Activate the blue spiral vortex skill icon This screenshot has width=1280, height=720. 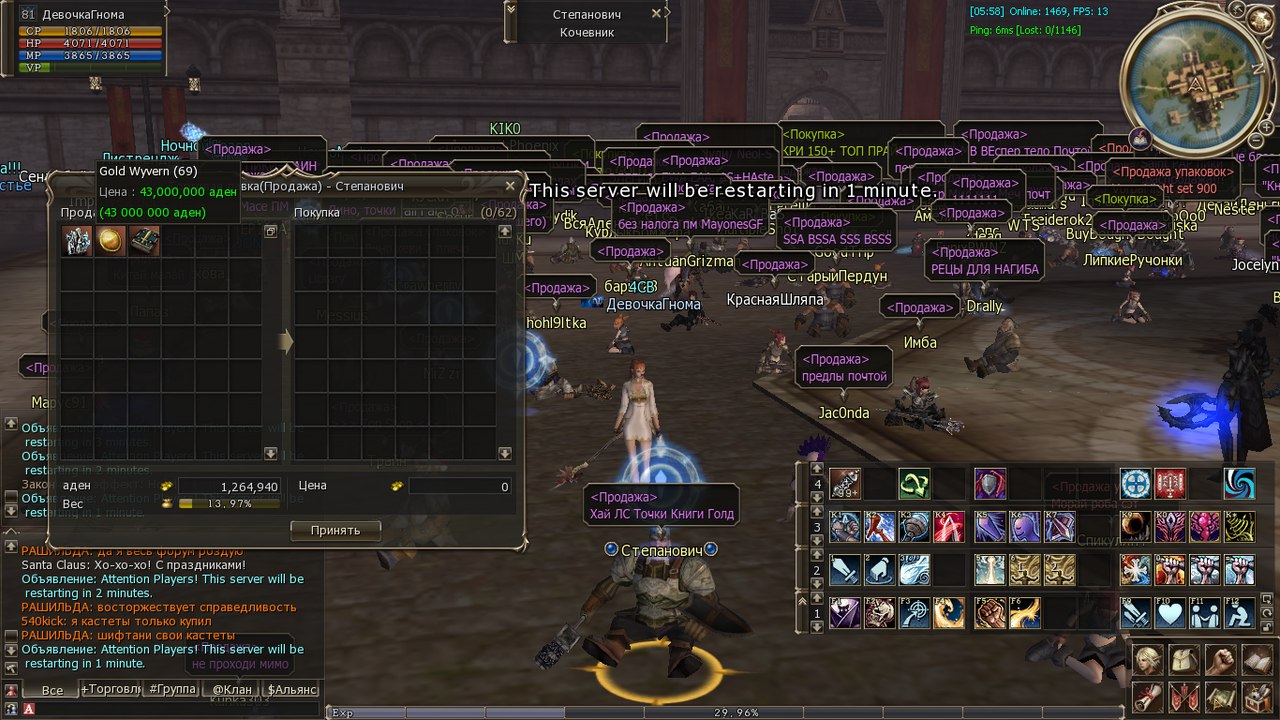coord(1240,484)
